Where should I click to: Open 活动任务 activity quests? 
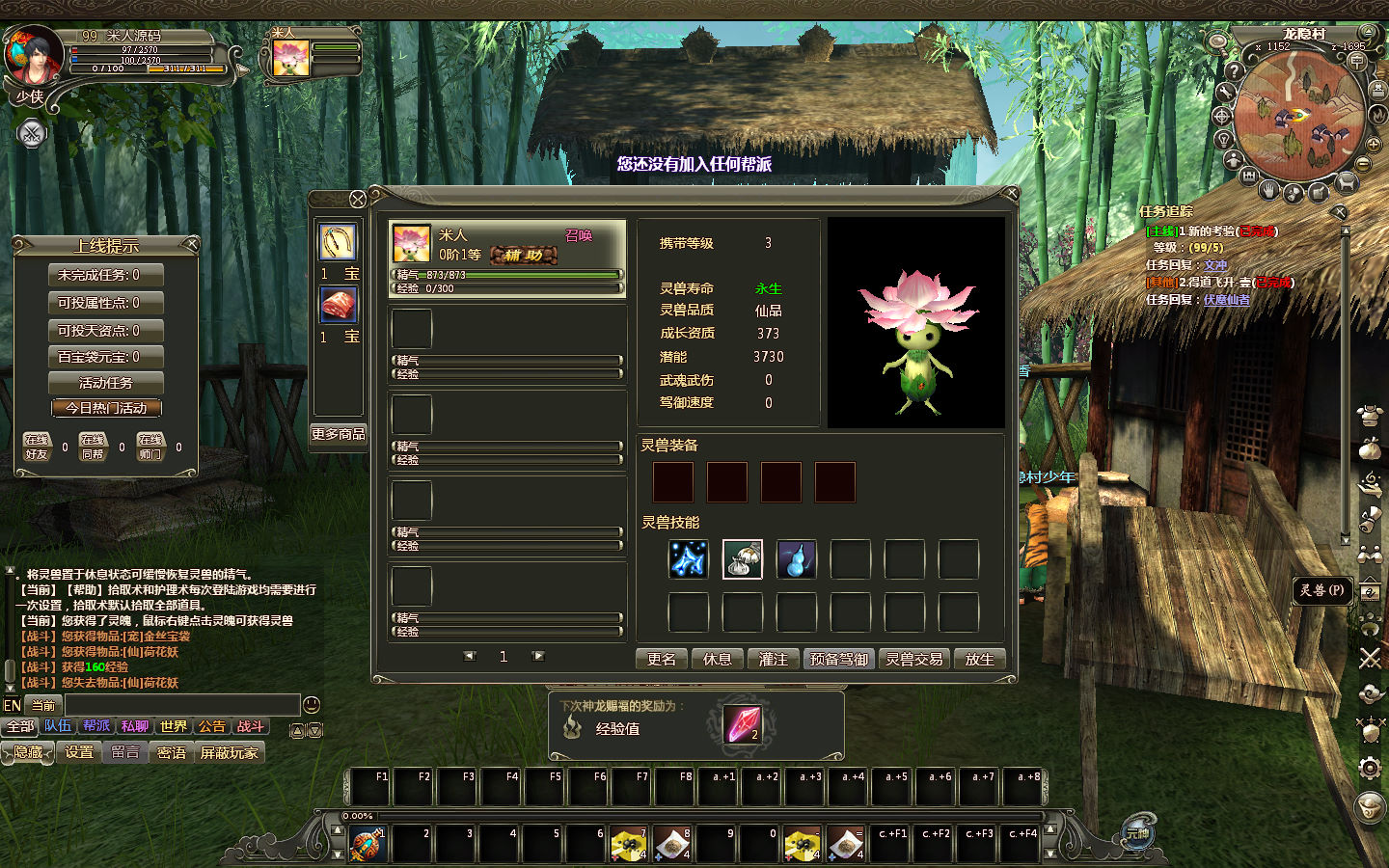tap(106, 383)
